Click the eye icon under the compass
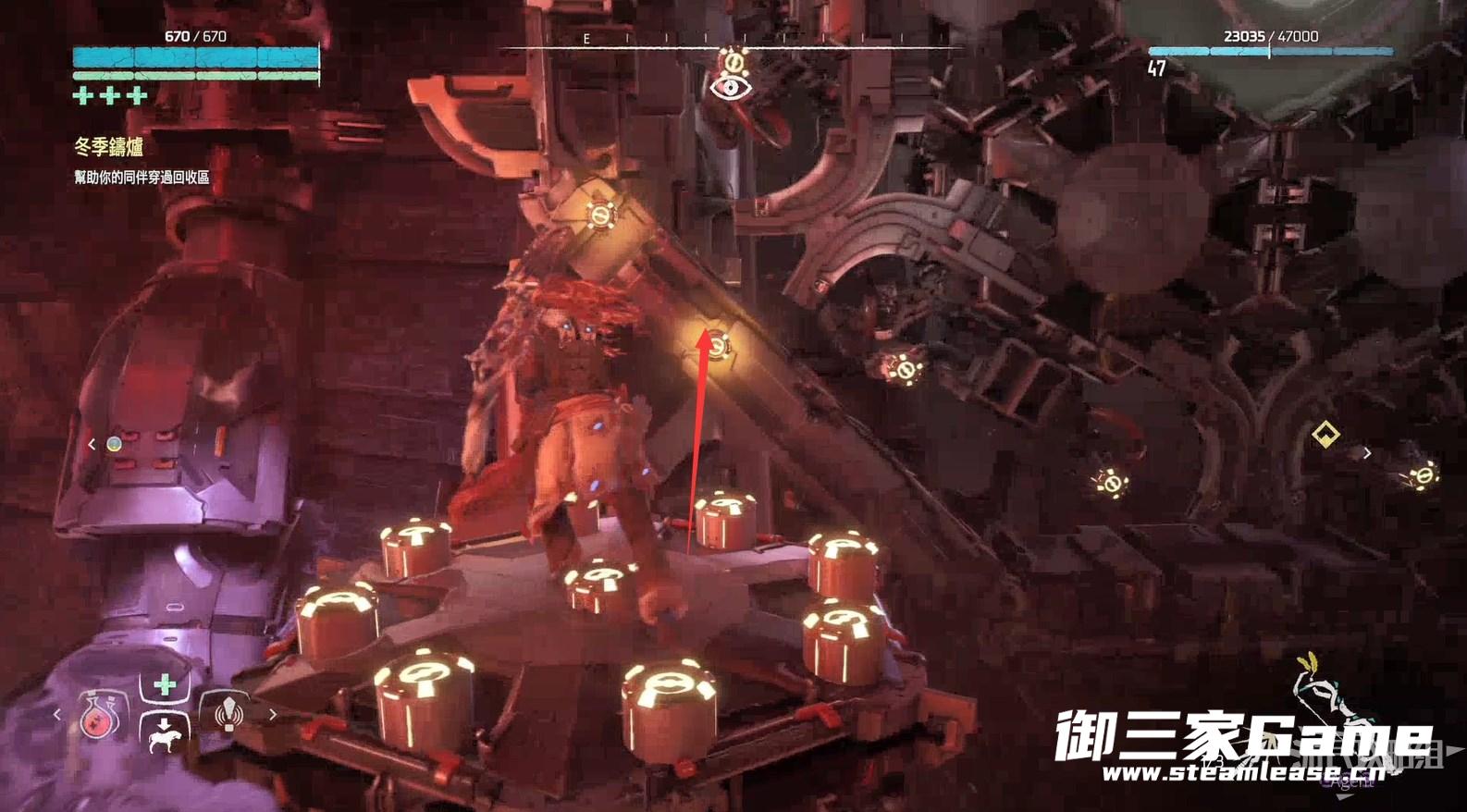1467x812 pixels. tap(731, 87)
